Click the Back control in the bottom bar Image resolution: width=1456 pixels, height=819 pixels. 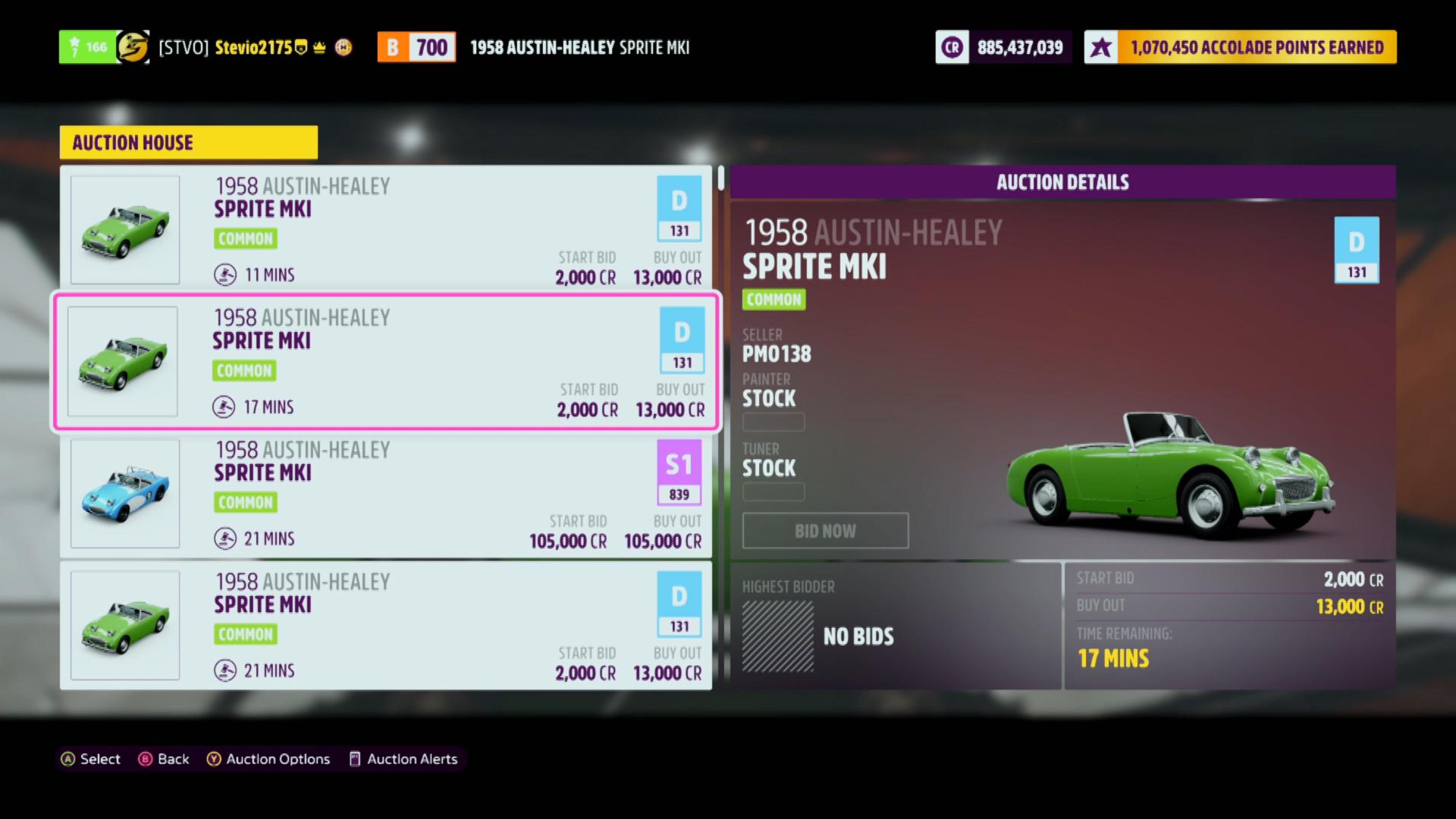[164, 759]
